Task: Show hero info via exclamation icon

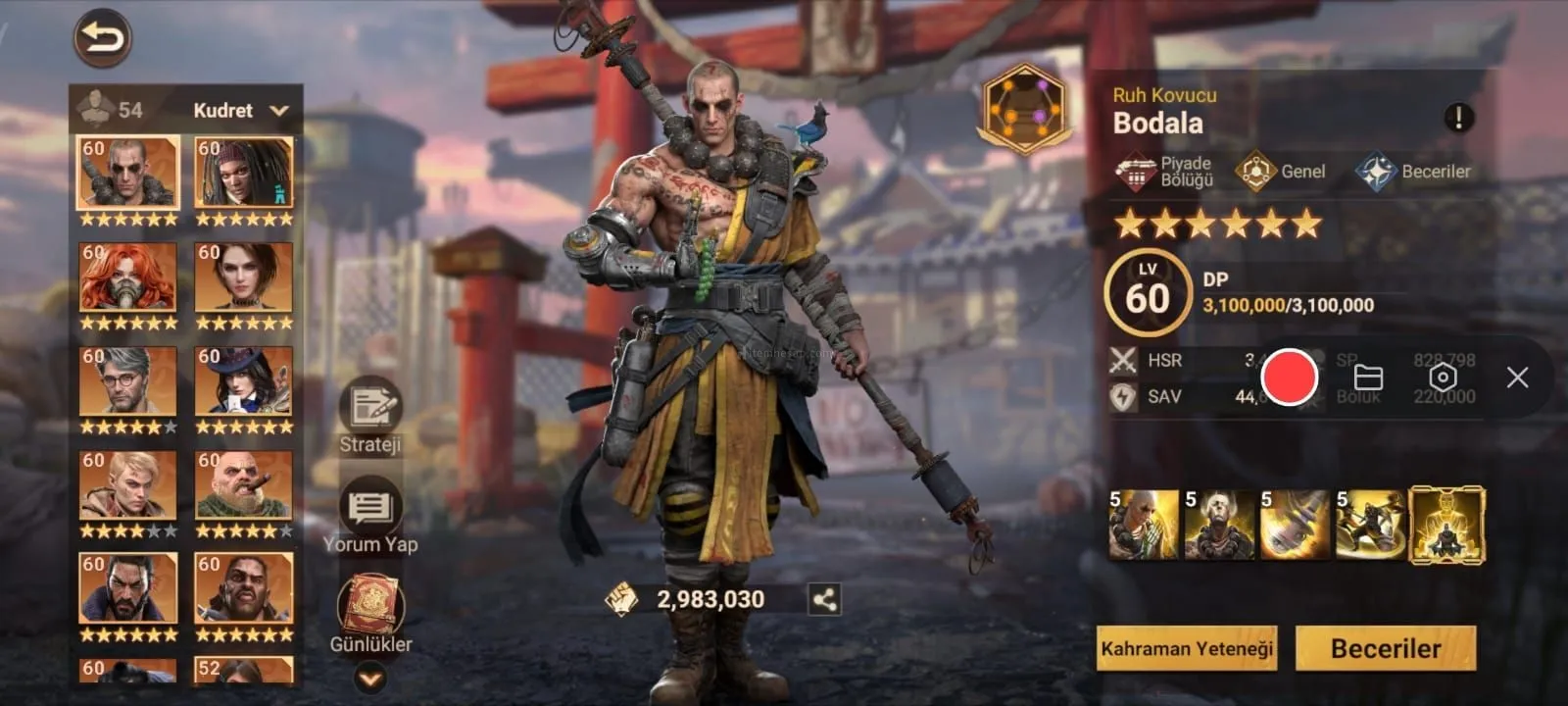Action: click(1458, 119)
